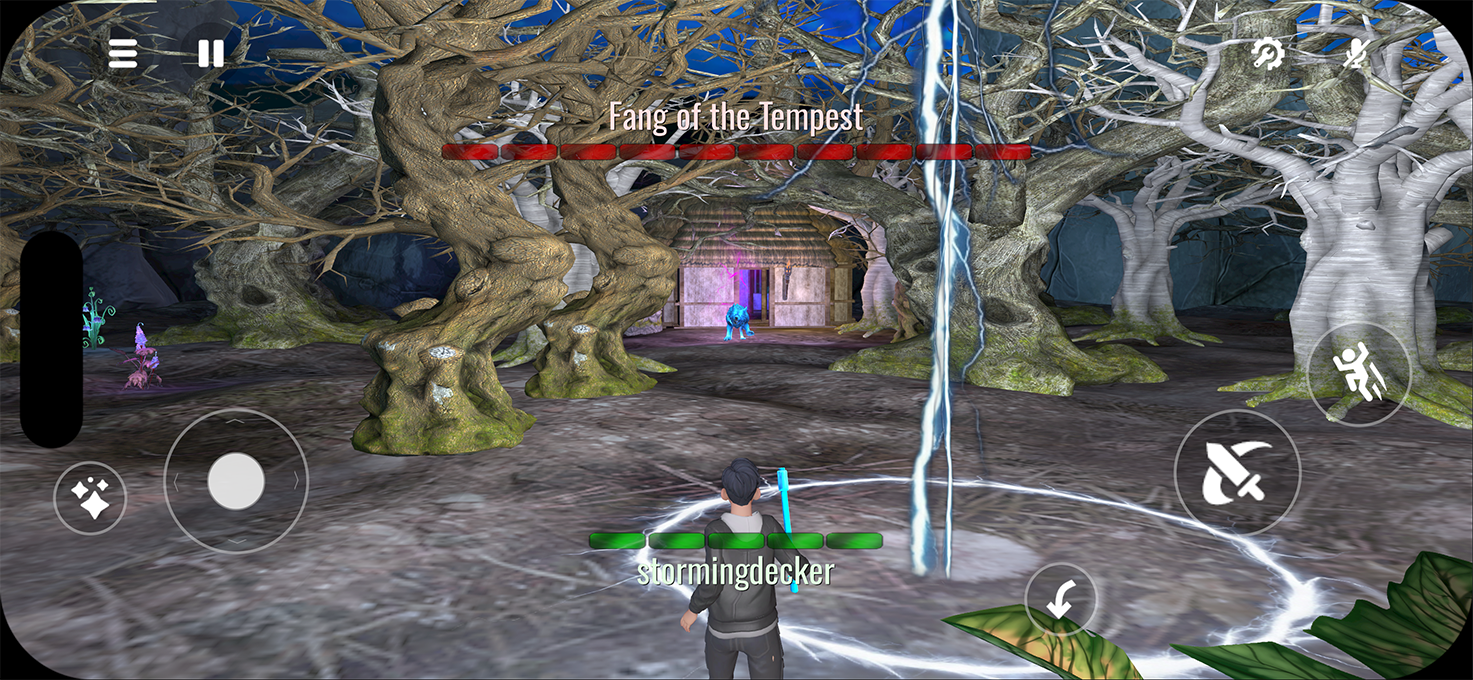1473x680 pixels.
Task: Tap the virtual joystick thumb knob
Action: coord(236,481)
